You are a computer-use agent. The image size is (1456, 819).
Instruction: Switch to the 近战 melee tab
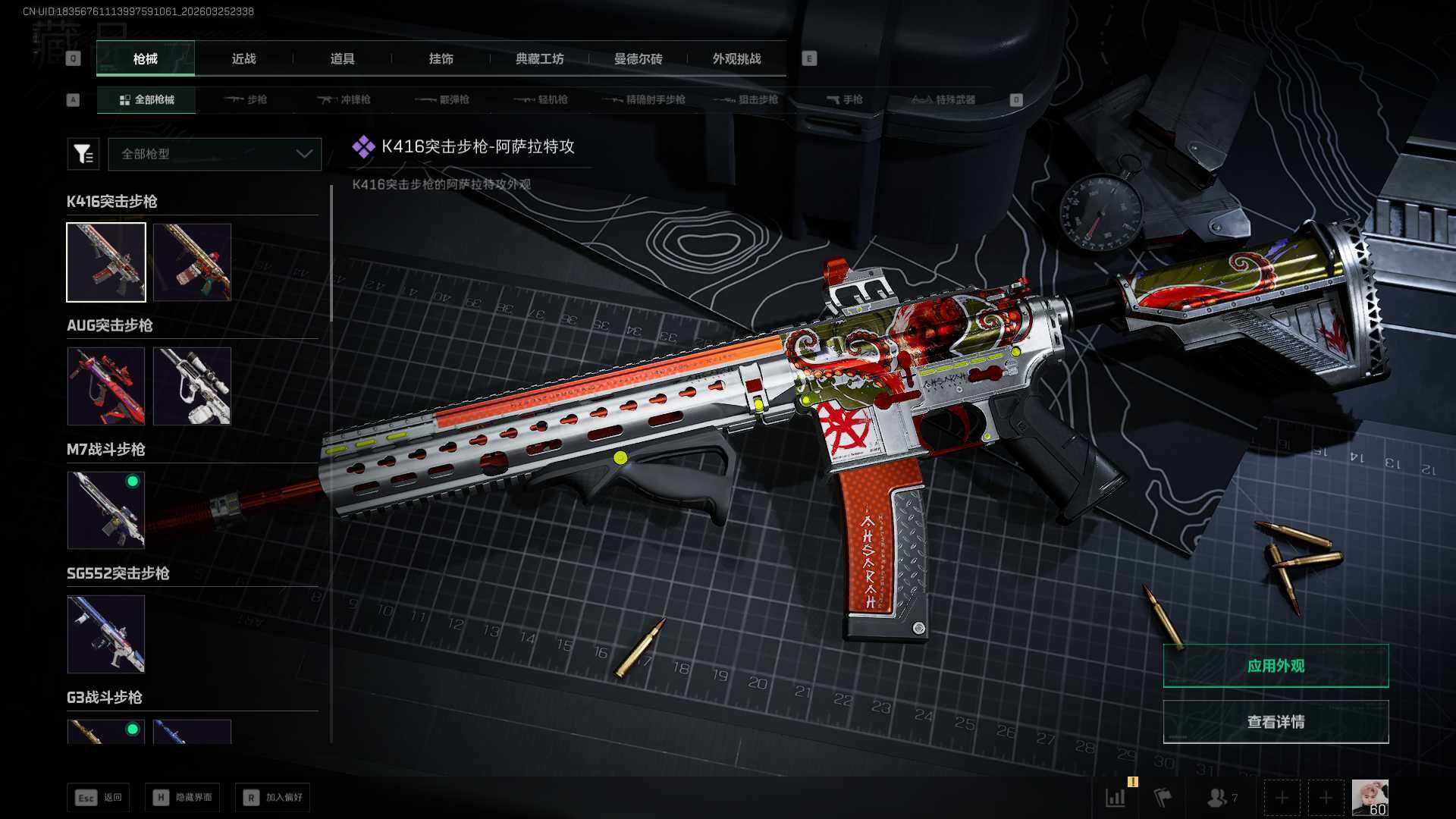[x=243, y=59]
